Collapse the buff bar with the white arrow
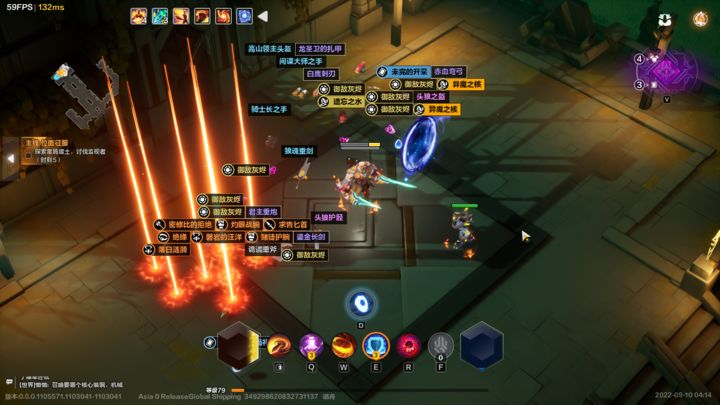The width and height of the screenshot is (720, 405). click(262, 16)
